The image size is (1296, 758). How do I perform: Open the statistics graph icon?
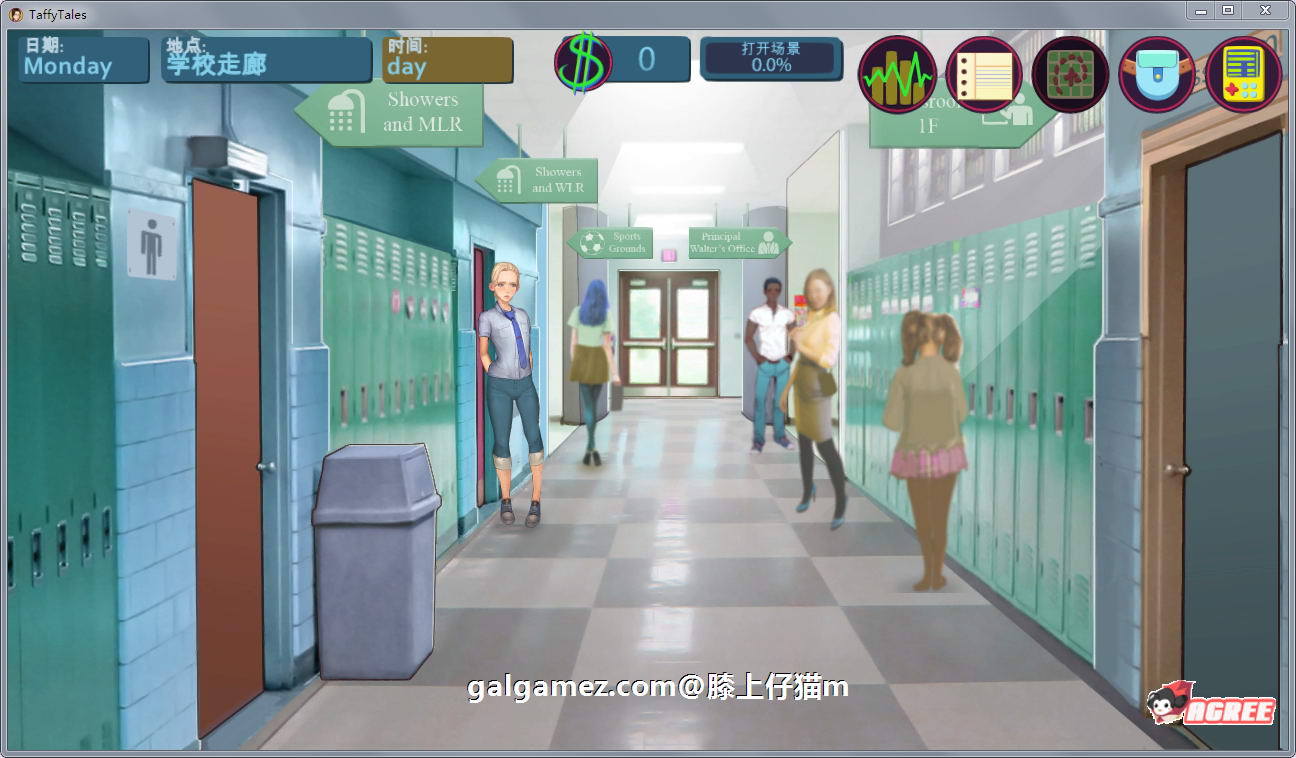click(x=897, y=74)
